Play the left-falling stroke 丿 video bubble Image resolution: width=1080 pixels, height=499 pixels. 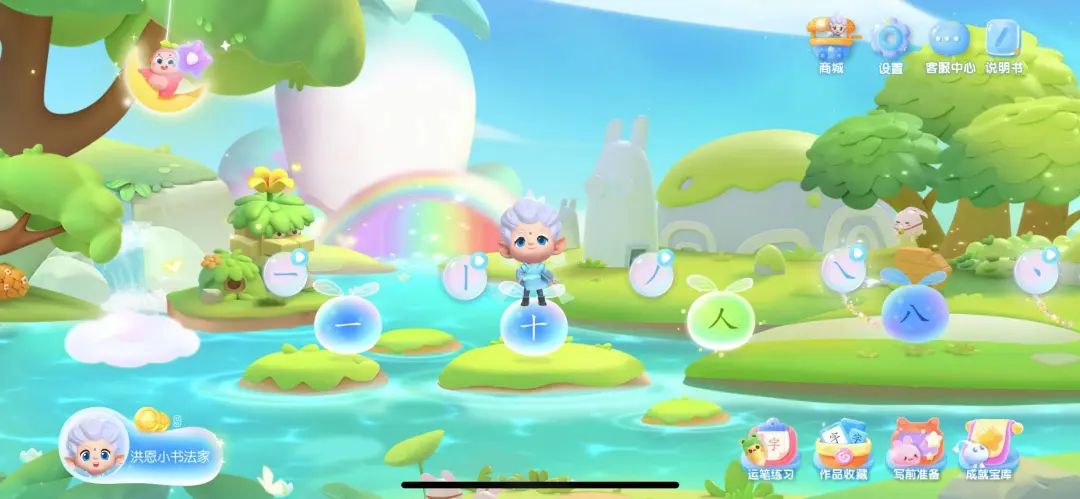[x=651, y=274]
